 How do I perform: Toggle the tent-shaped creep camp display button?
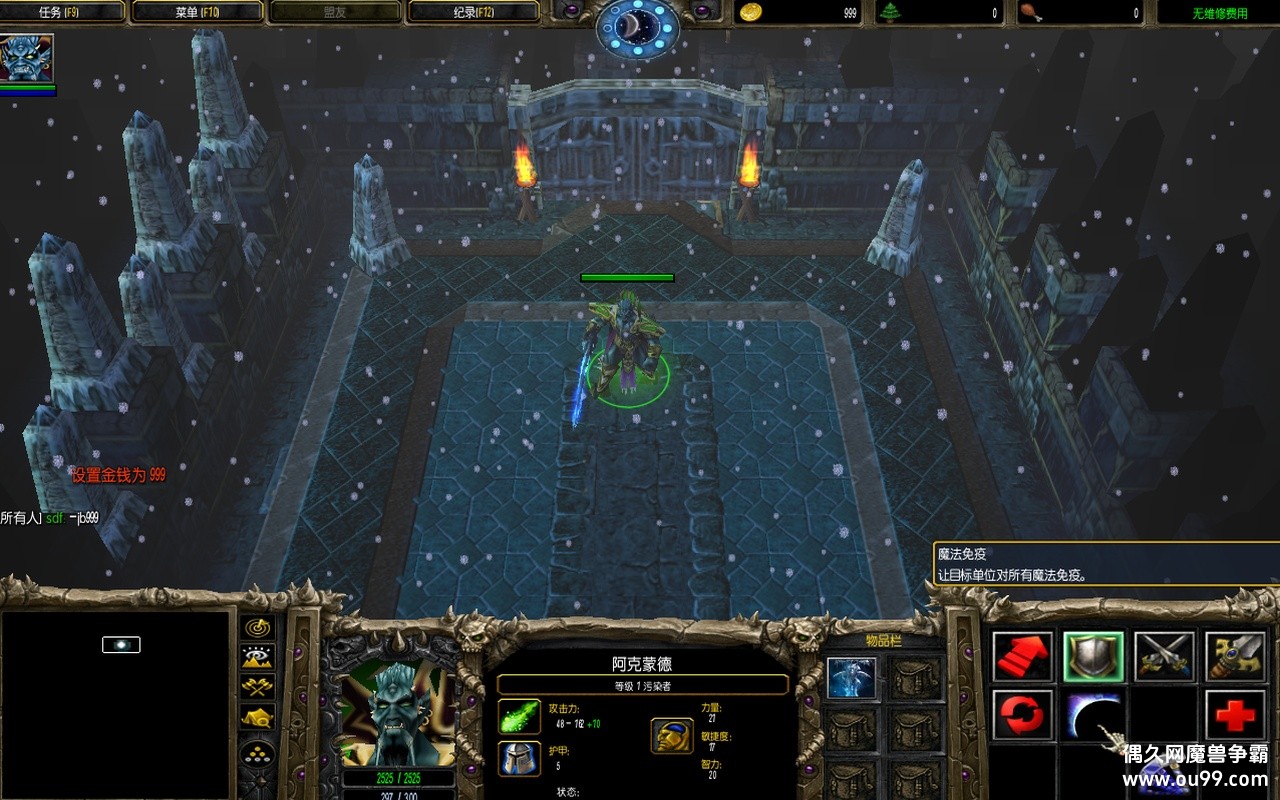coord(259,717)
